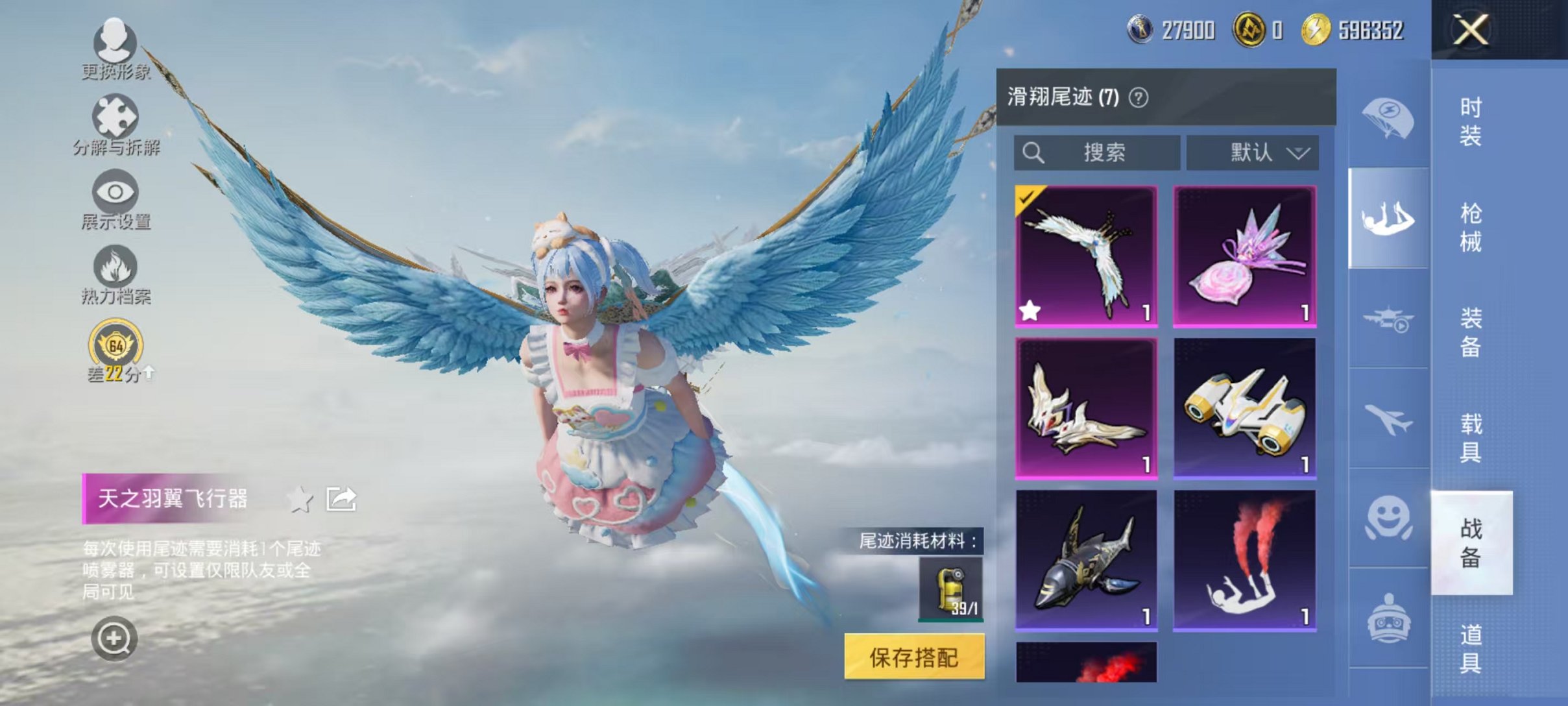
Task: Open the 默认 sorting dropdown
Action: [1253, 152]
